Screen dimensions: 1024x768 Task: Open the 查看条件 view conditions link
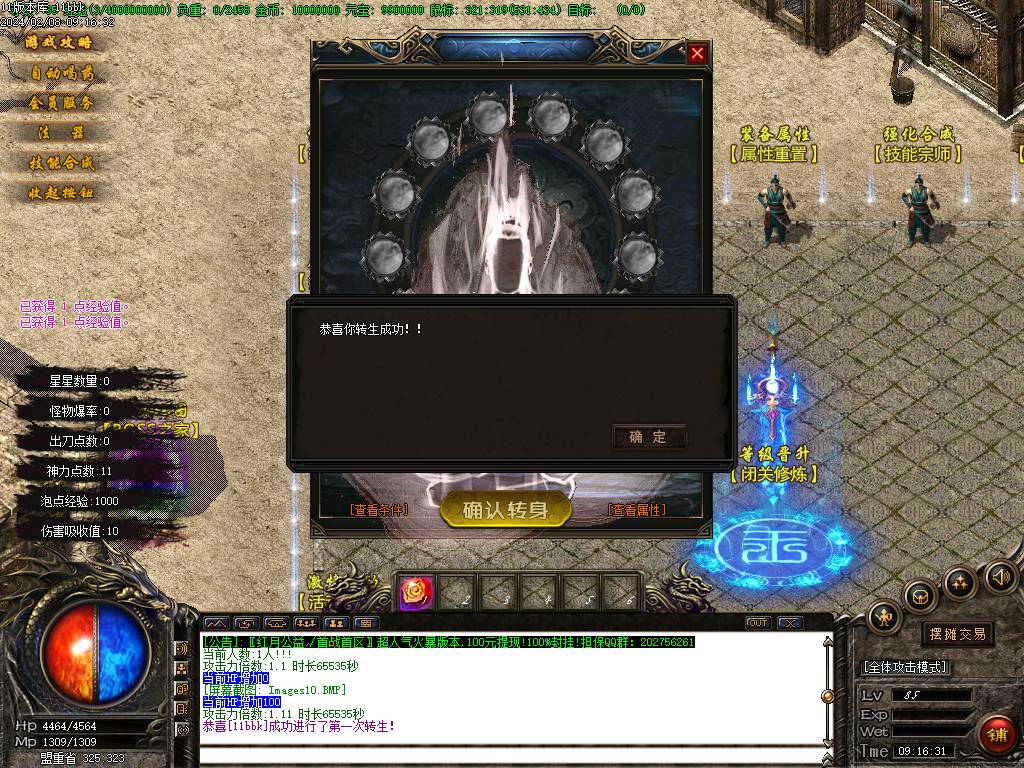pos(379,510)
